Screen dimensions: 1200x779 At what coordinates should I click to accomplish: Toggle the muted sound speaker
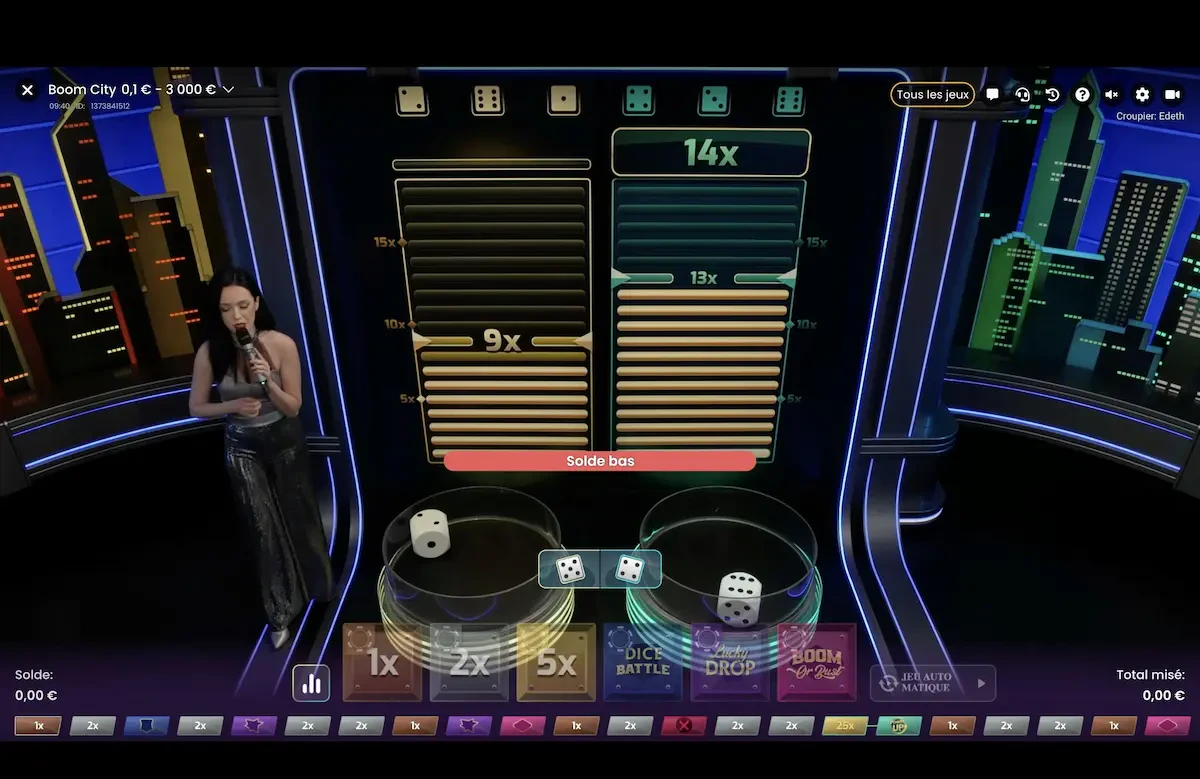1112,94
